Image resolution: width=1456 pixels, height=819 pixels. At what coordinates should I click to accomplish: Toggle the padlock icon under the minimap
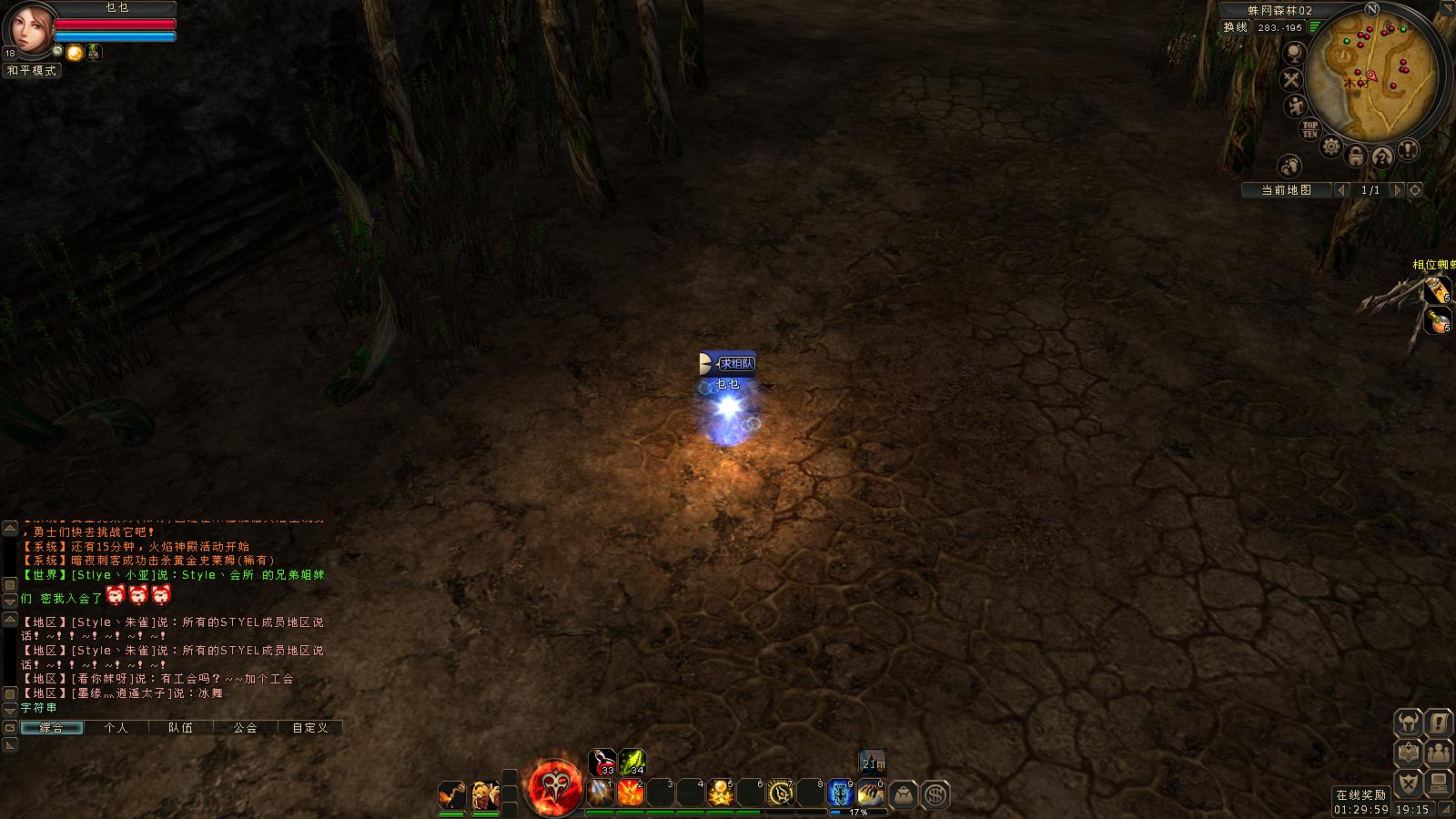[x=1356, y=155]
